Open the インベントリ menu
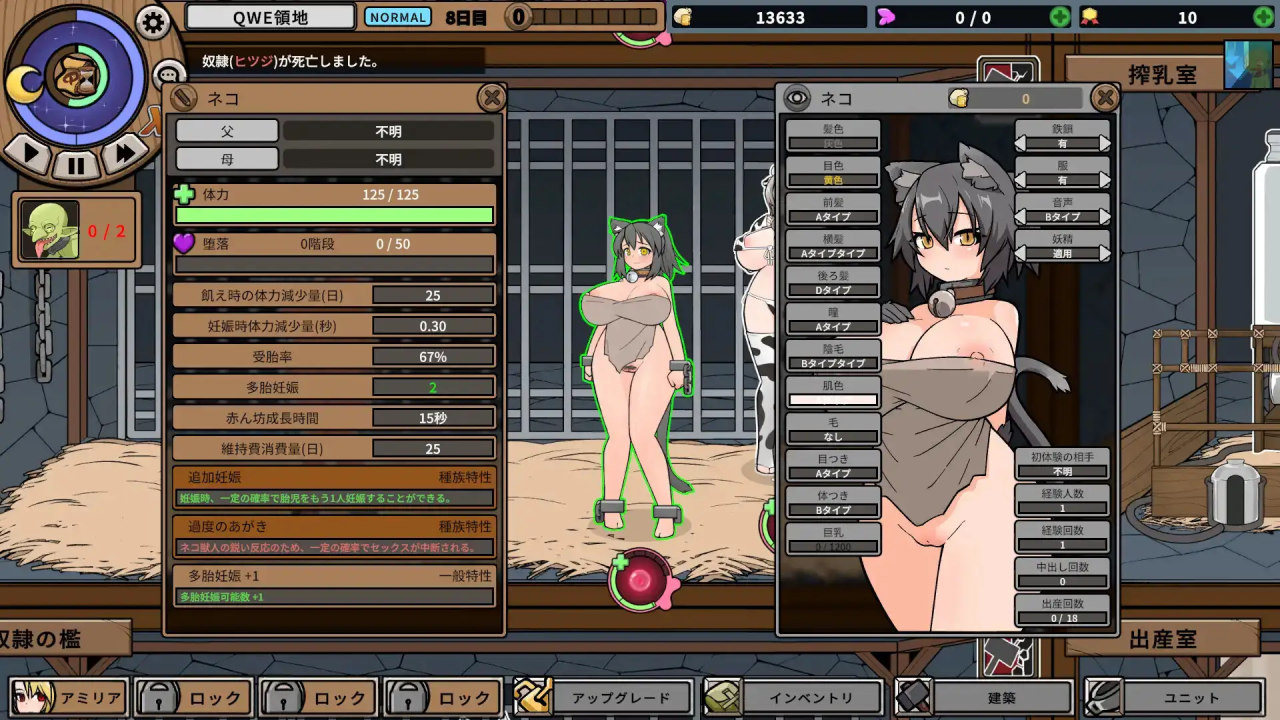This screenshot has width=1280, height=720. tap(795, 698)
